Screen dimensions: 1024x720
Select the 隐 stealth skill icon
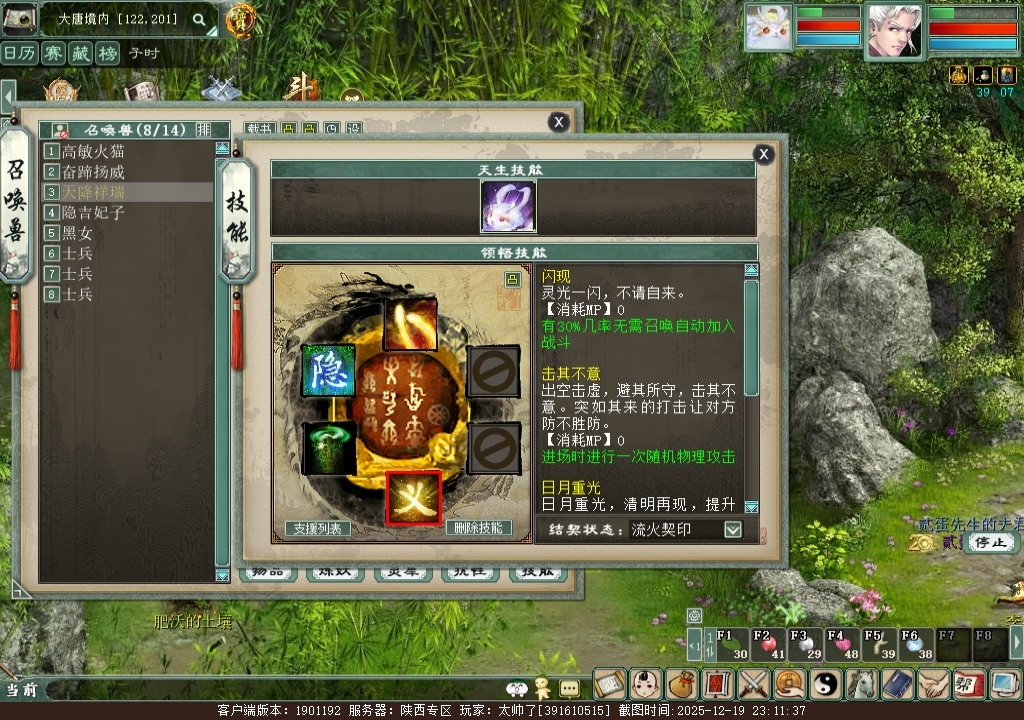click(x=329, y=371)
